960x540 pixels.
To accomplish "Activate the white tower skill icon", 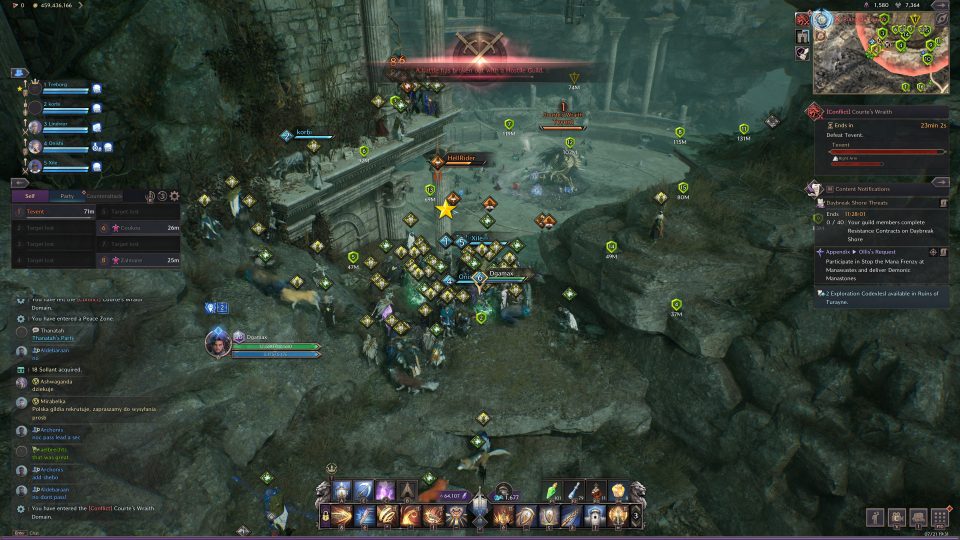I will (596, 516).
